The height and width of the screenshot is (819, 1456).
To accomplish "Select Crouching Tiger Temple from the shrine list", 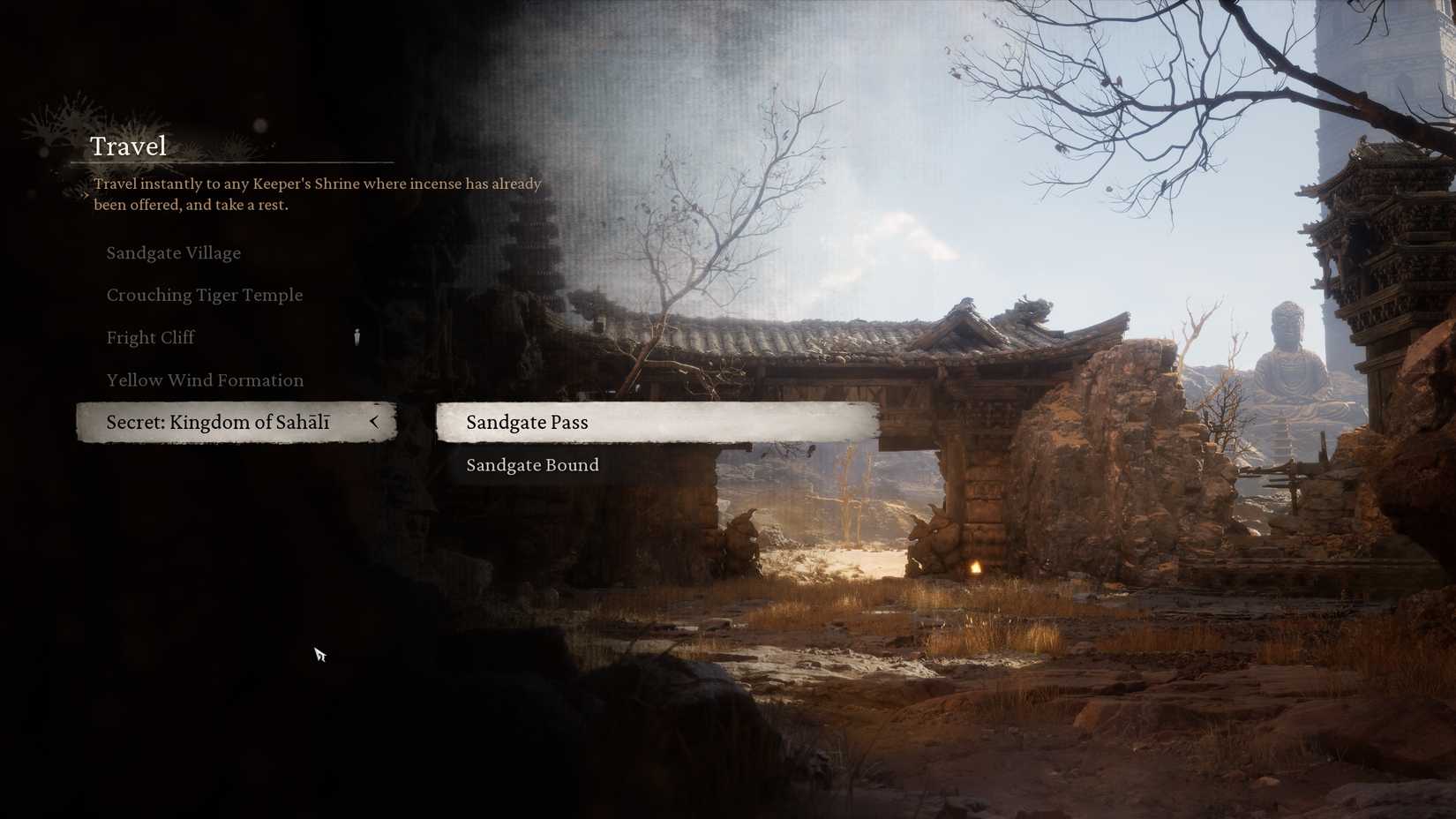I will pos(205,295).
